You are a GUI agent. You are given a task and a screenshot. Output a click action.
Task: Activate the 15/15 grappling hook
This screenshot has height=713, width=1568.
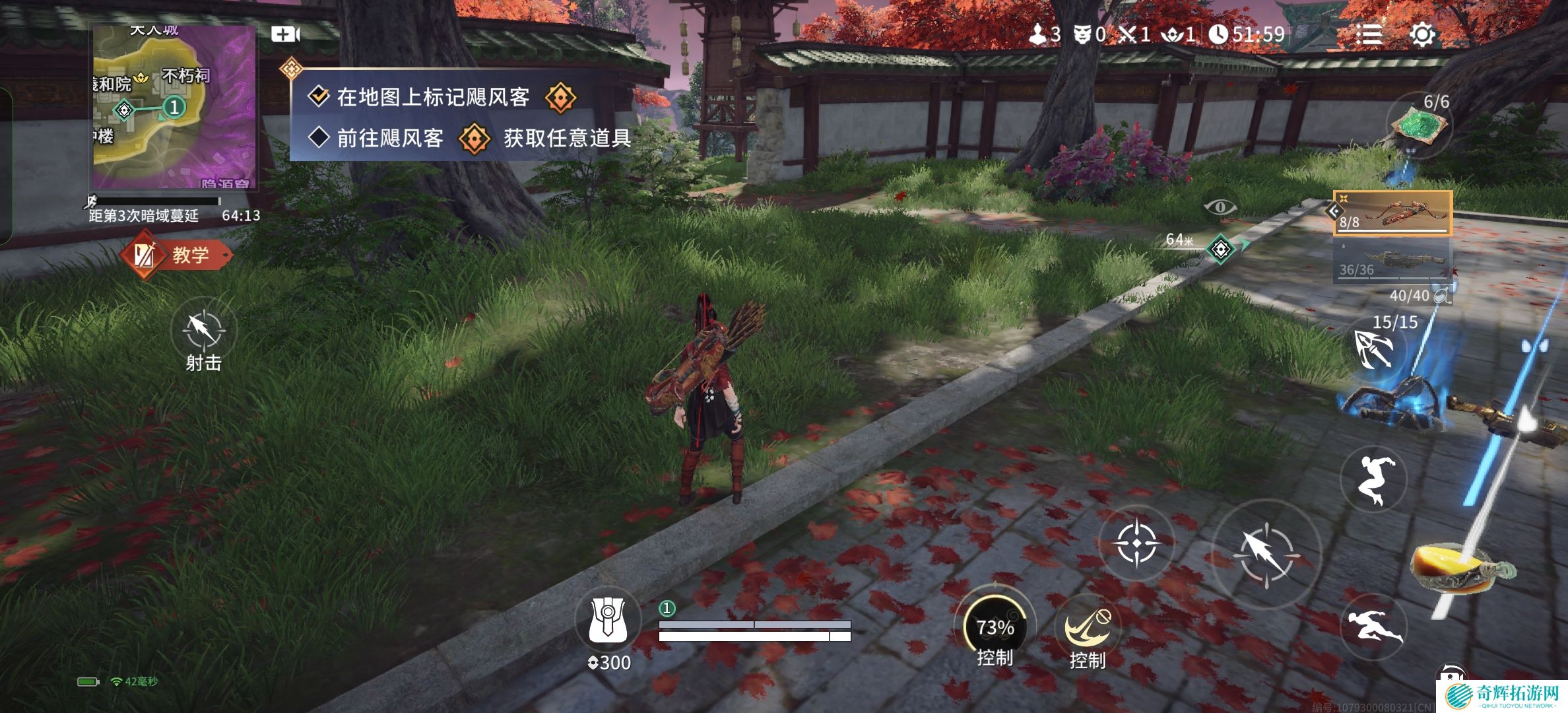1374,349
